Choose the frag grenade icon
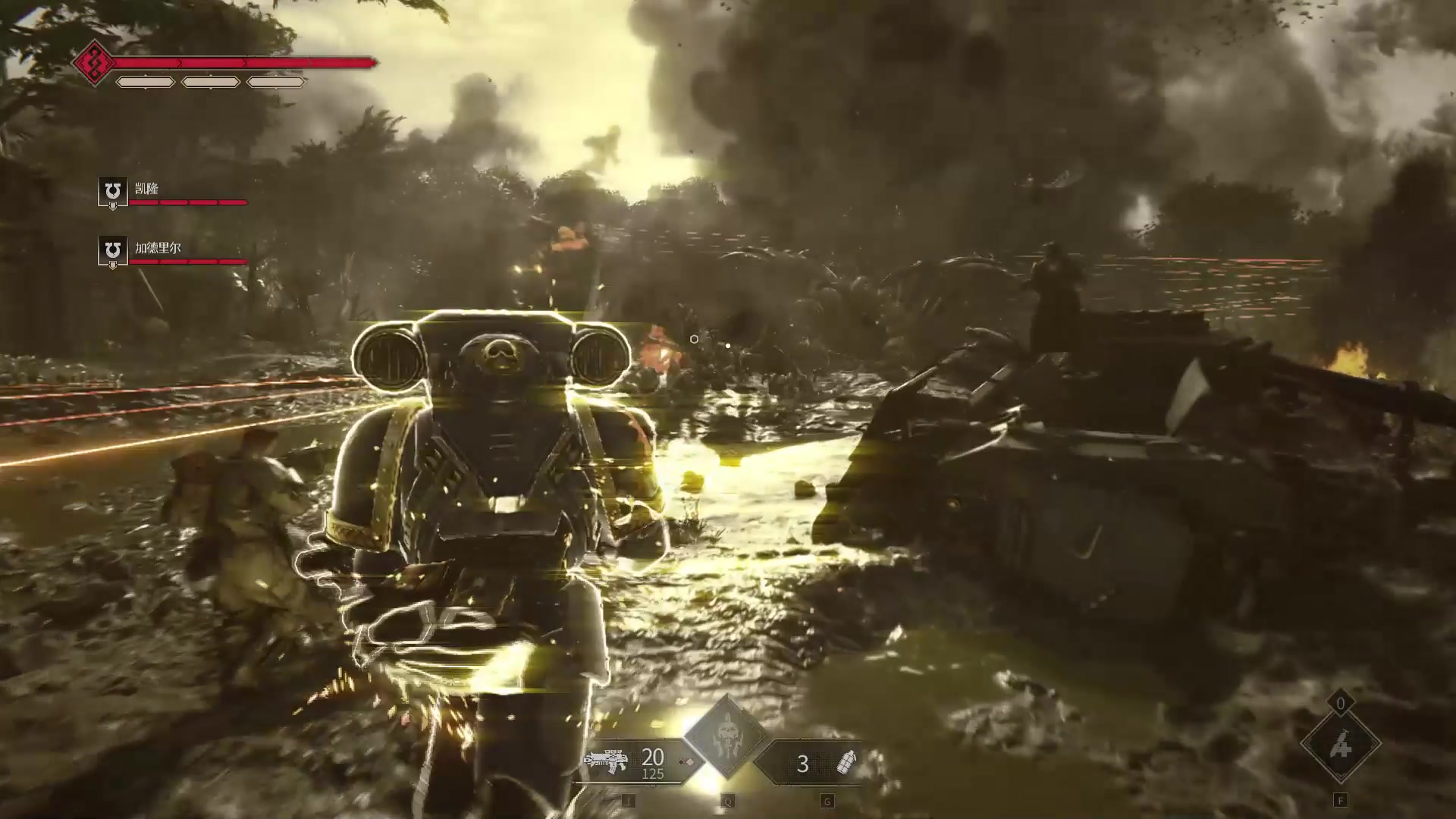This screenshot has width=1456, height=819. click(845, 762)
